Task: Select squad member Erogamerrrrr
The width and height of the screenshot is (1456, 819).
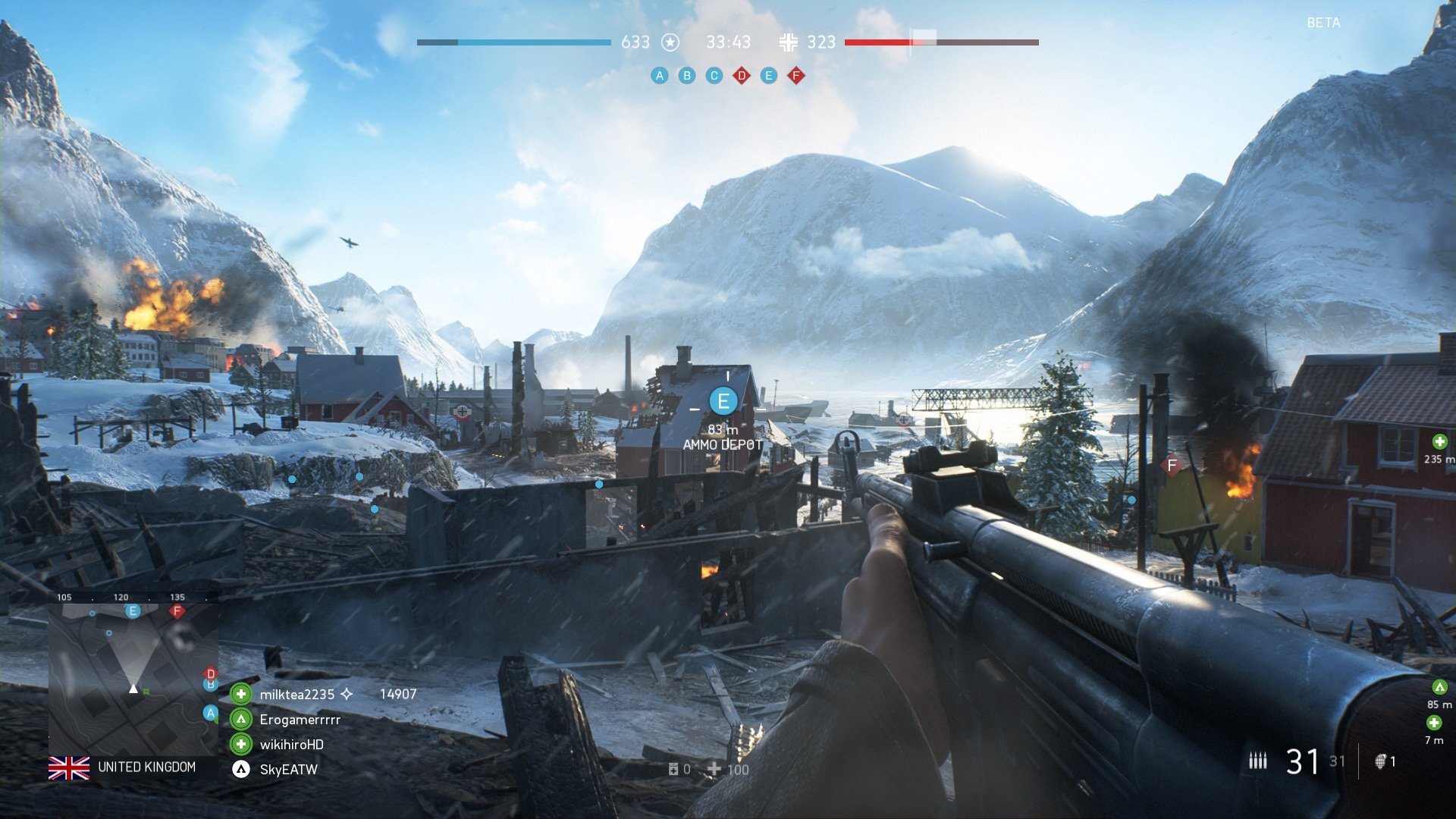Action: (300, 720)
